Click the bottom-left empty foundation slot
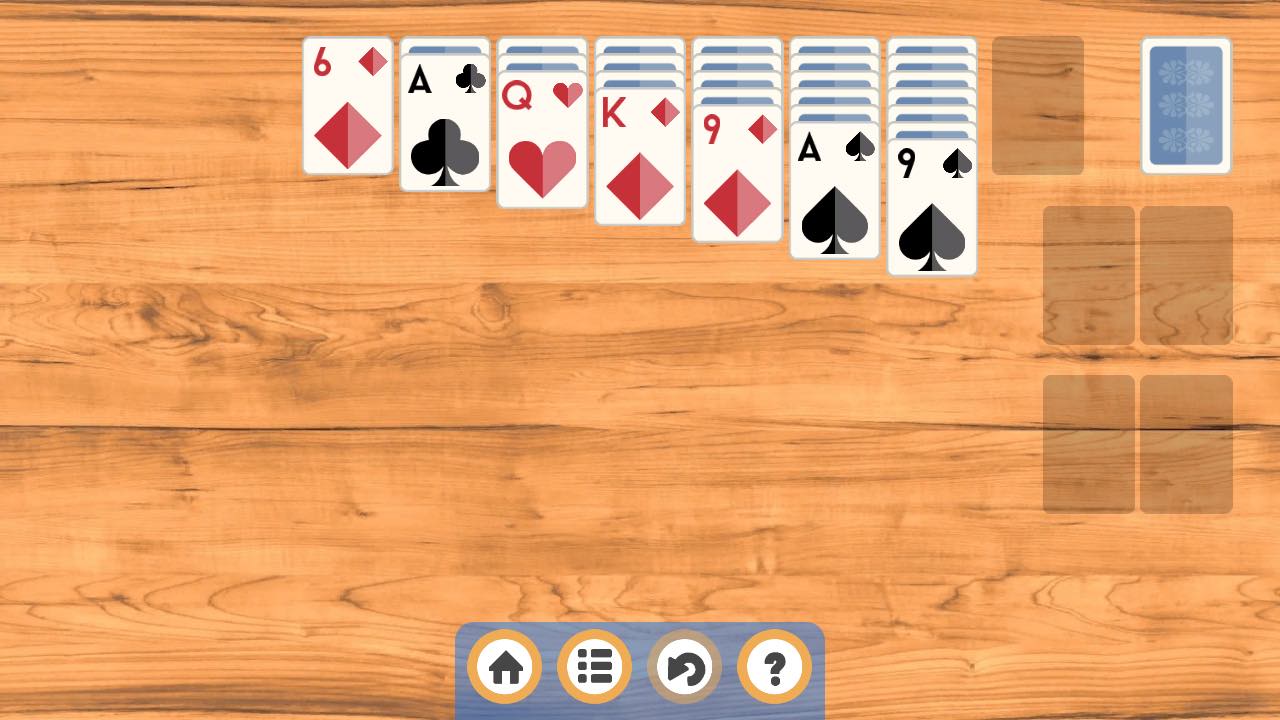 (1088, 443)
